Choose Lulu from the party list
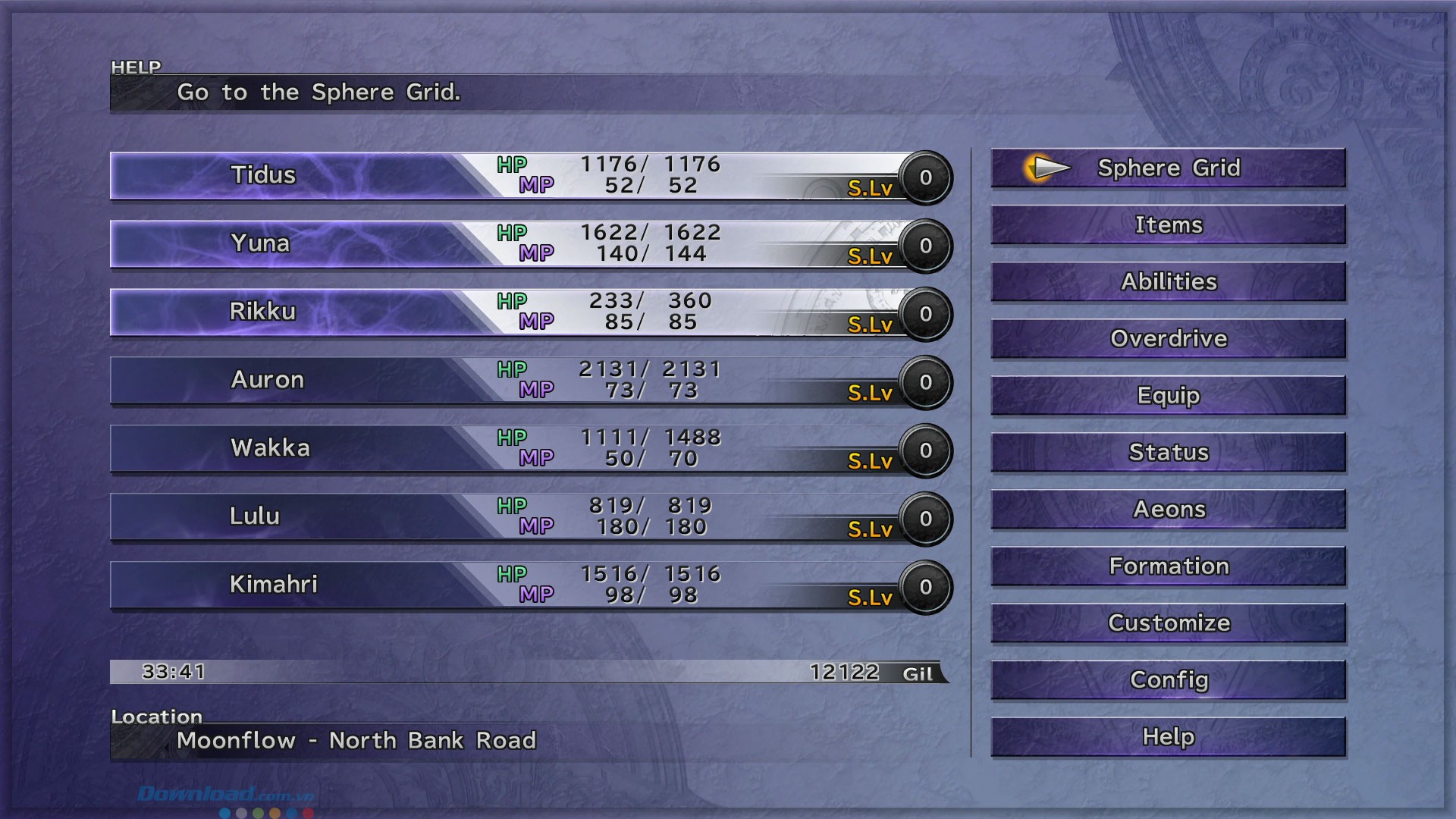1456x819 pixels. 255,516
